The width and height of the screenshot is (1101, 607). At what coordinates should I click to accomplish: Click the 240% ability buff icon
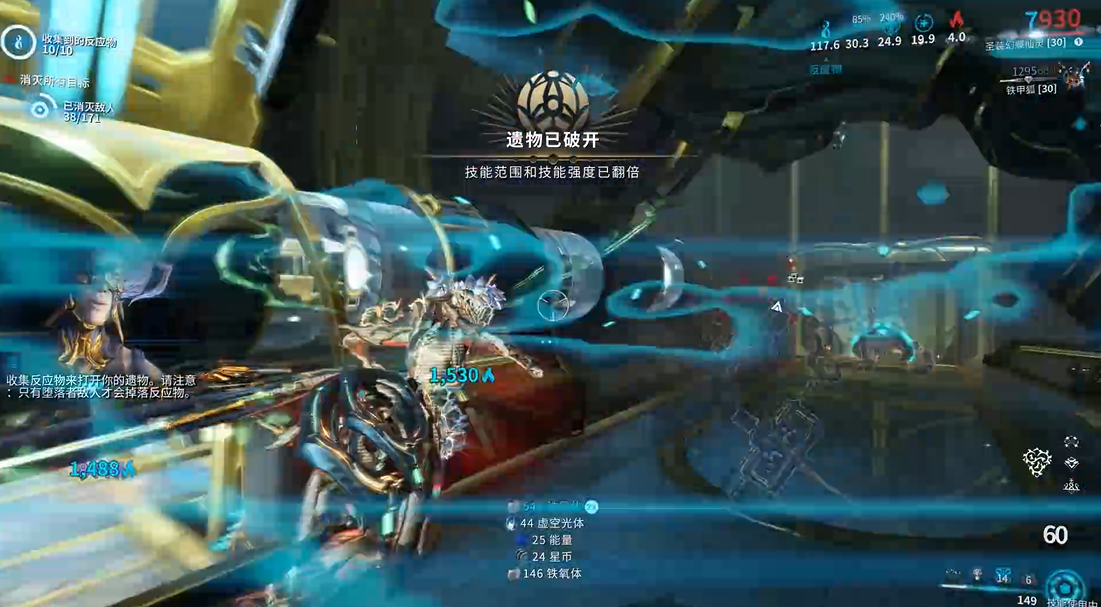coord(890,24)
